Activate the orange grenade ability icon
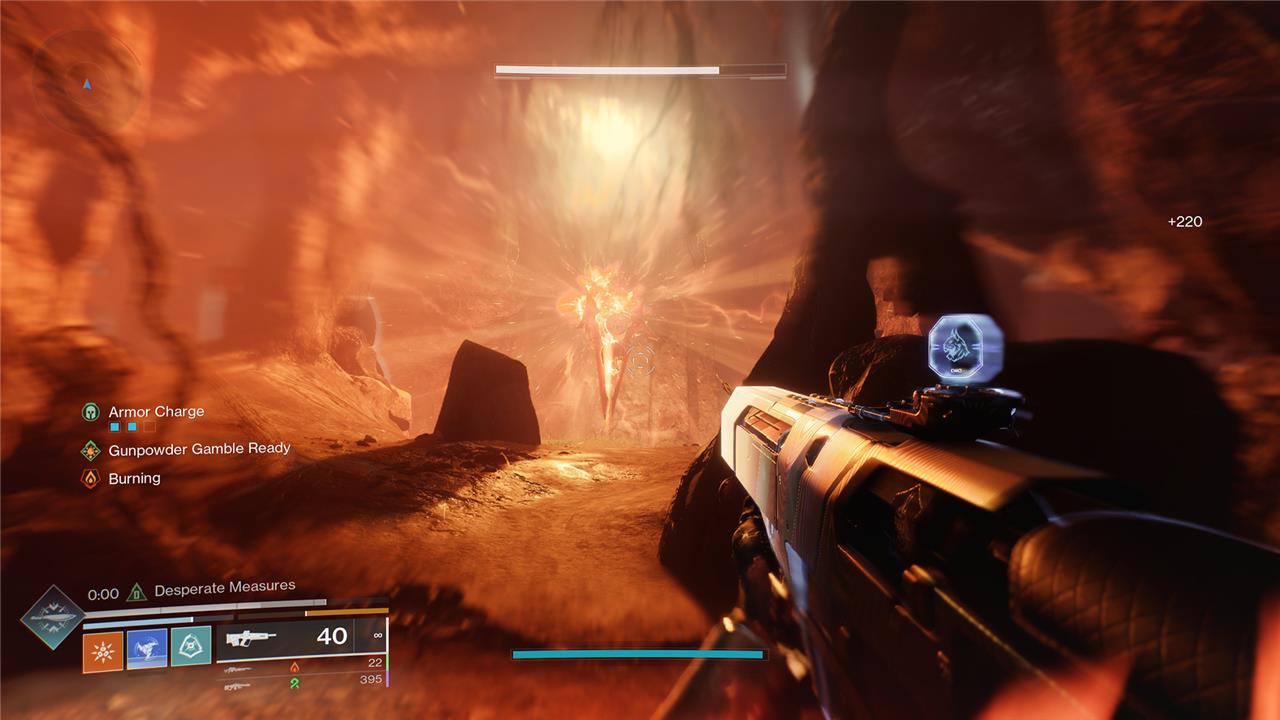Image resolution: width=1280 pixels, height=720 pixels. [x=103, y=651]
